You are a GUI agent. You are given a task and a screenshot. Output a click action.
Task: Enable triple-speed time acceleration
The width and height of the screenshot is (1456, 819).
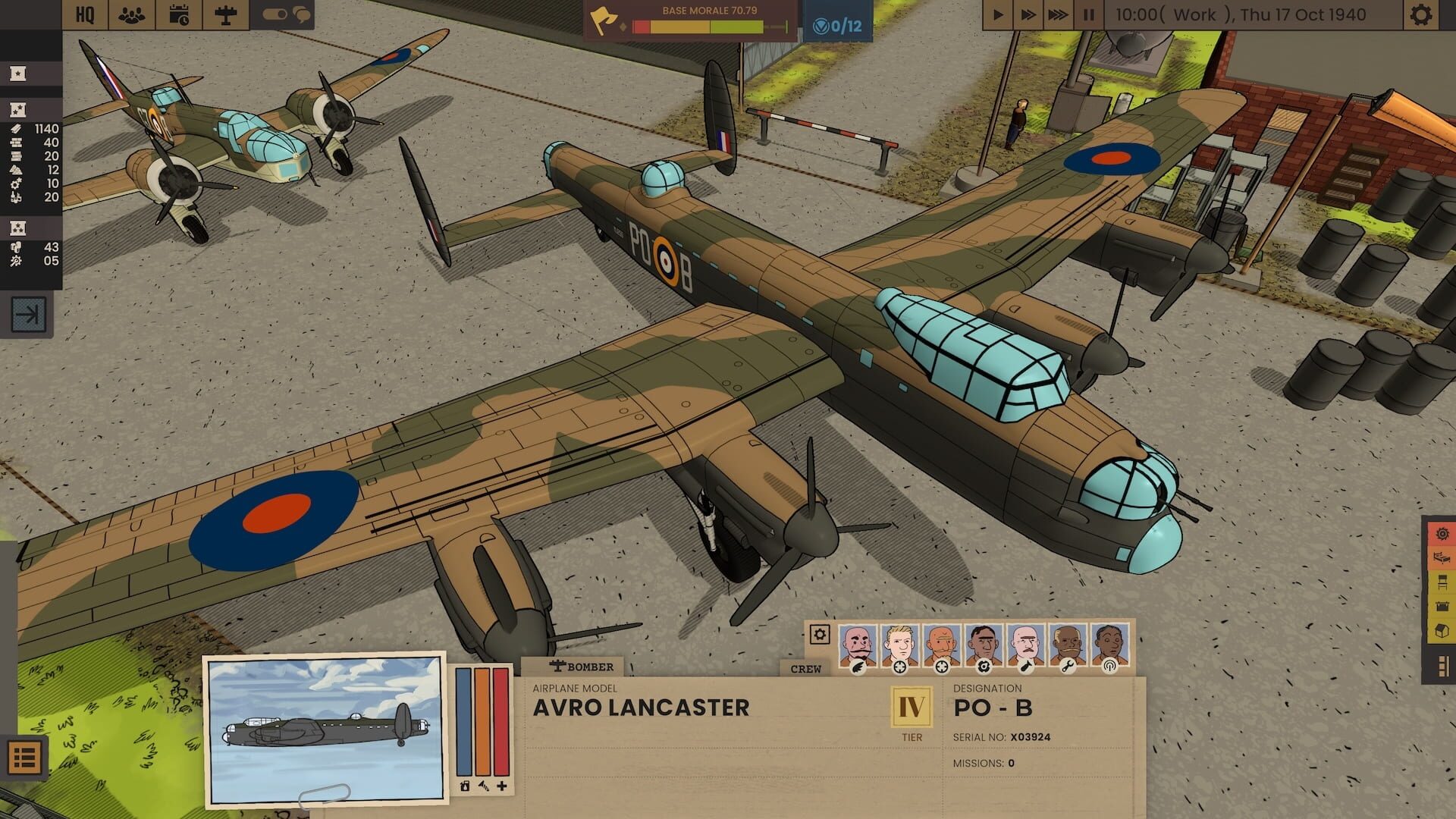(x=1058, y=13)
